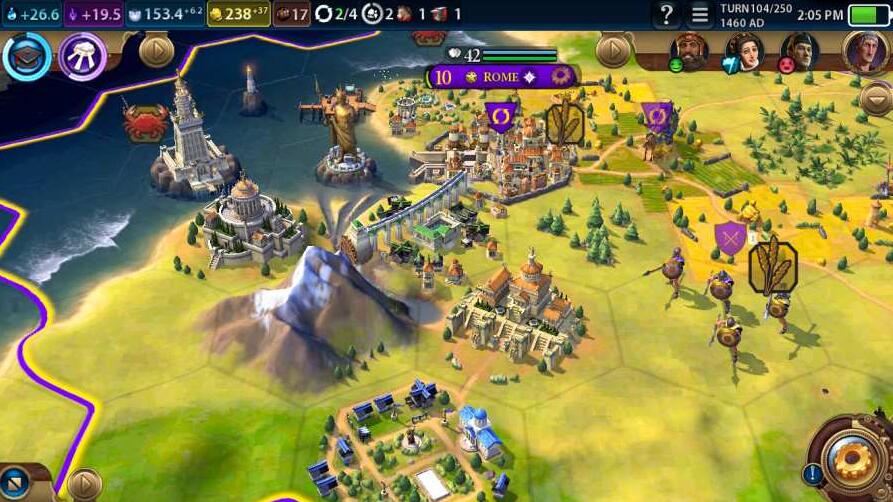This screenshot has width=893, height=502.
Task: Select the purple crossed-swords unit flag
Action: (x=730, y=238)
